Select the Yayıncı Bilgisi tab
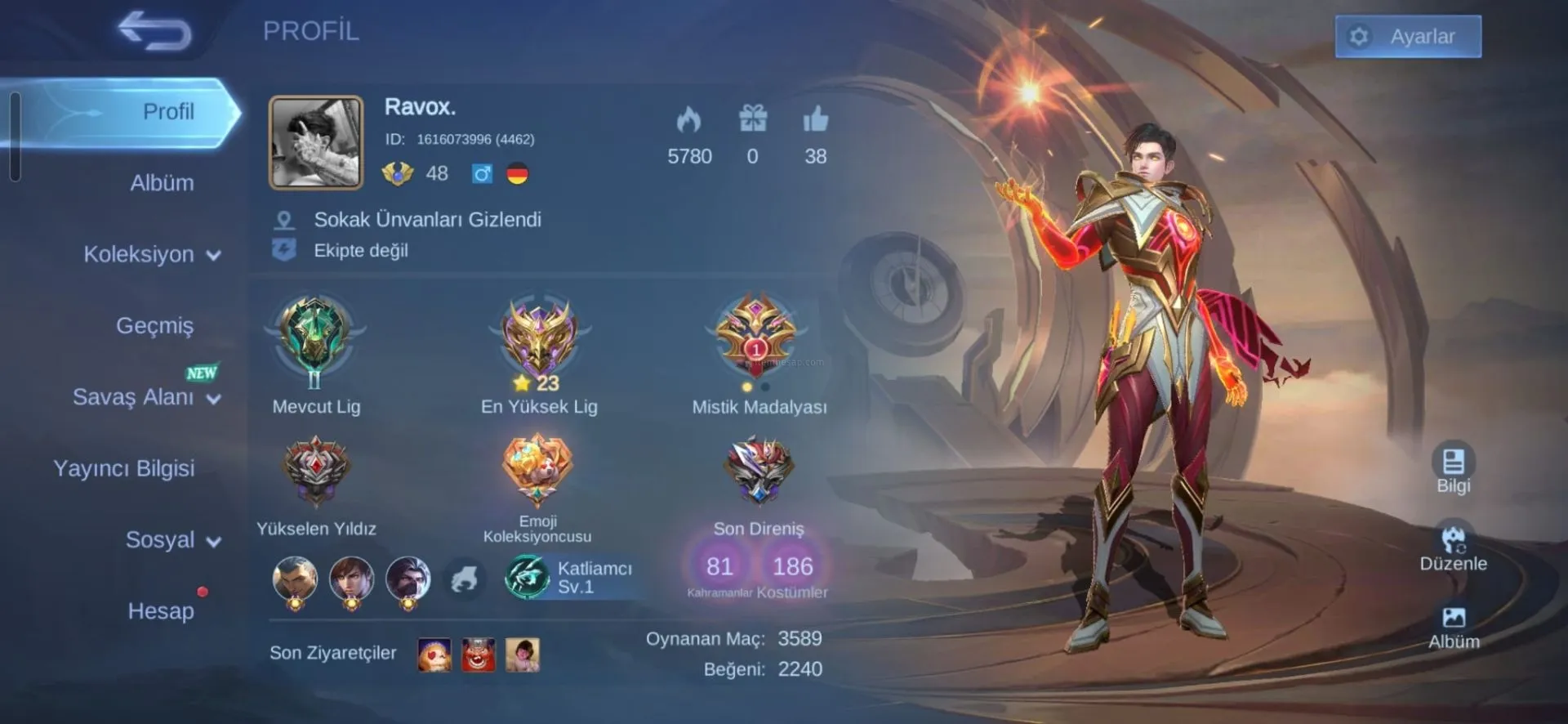Image resolution: width=1568 pixels, height=724 pixels. 124,469
